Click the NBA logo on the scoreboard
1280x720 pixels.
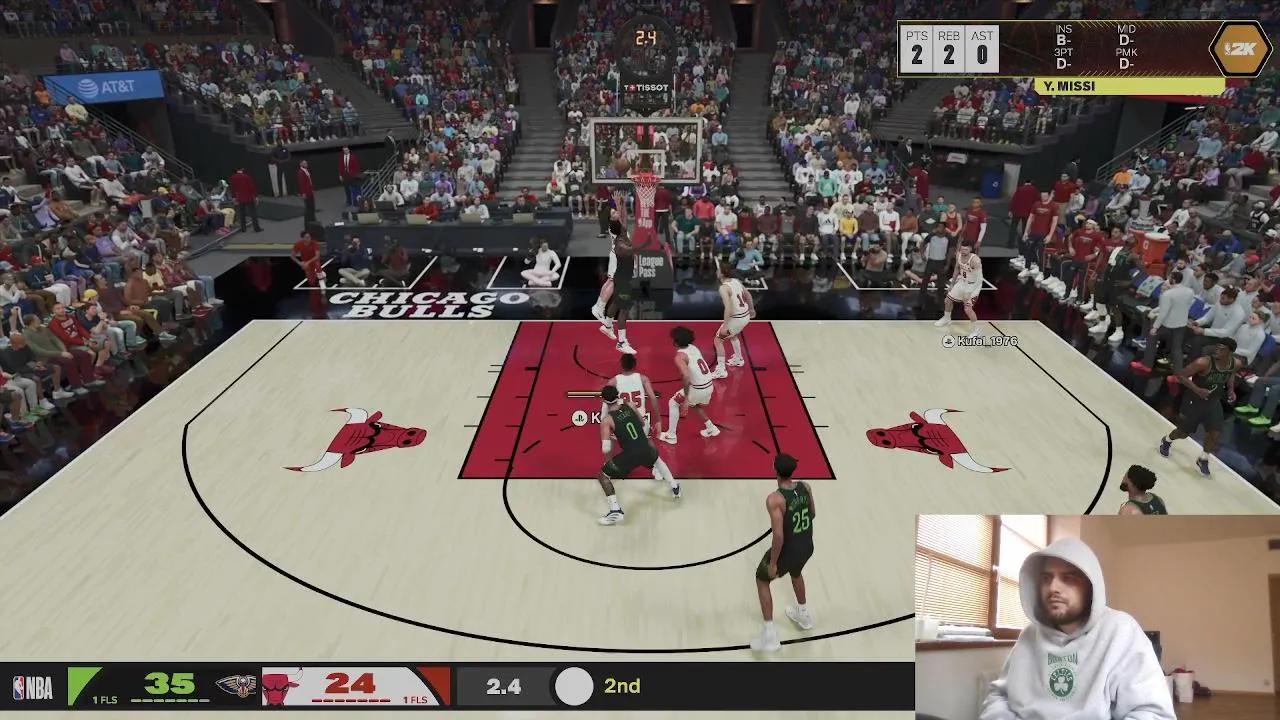[32, 687]
